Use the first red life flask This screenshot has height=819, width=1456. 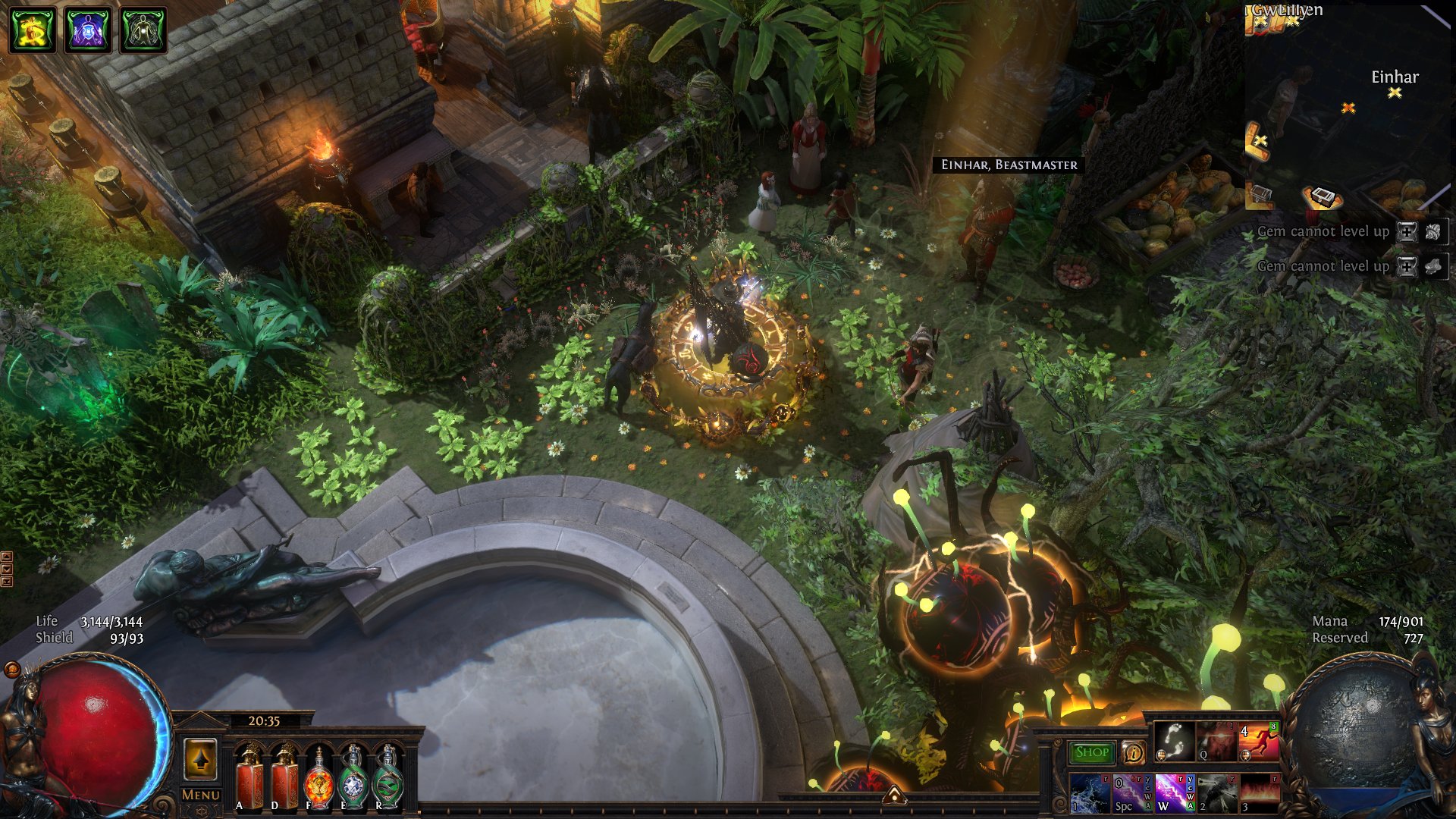coord(249,777)
